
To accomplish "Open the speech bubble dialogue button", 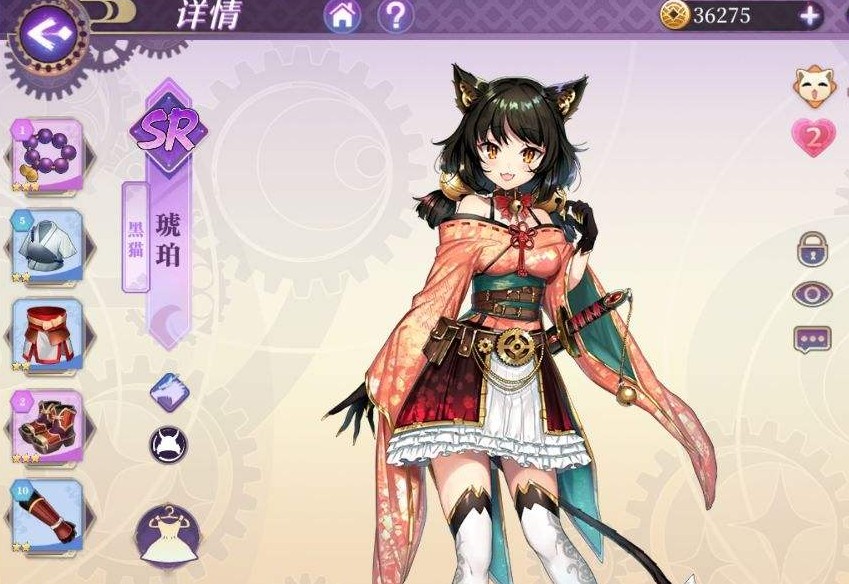I will coord(812,339).
